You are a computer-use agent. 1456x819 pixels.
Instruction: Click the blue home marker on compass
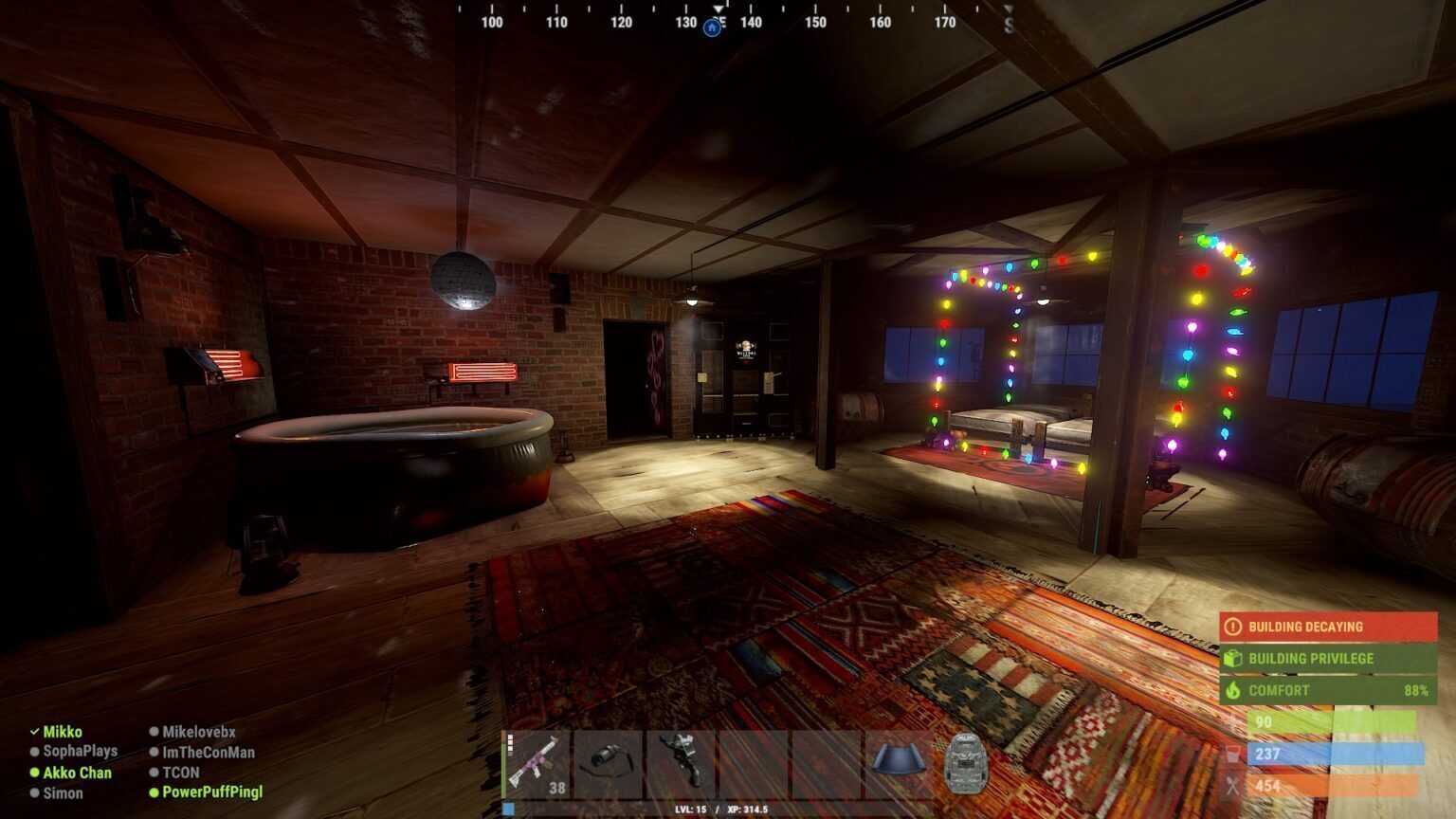tap(712, 27)
